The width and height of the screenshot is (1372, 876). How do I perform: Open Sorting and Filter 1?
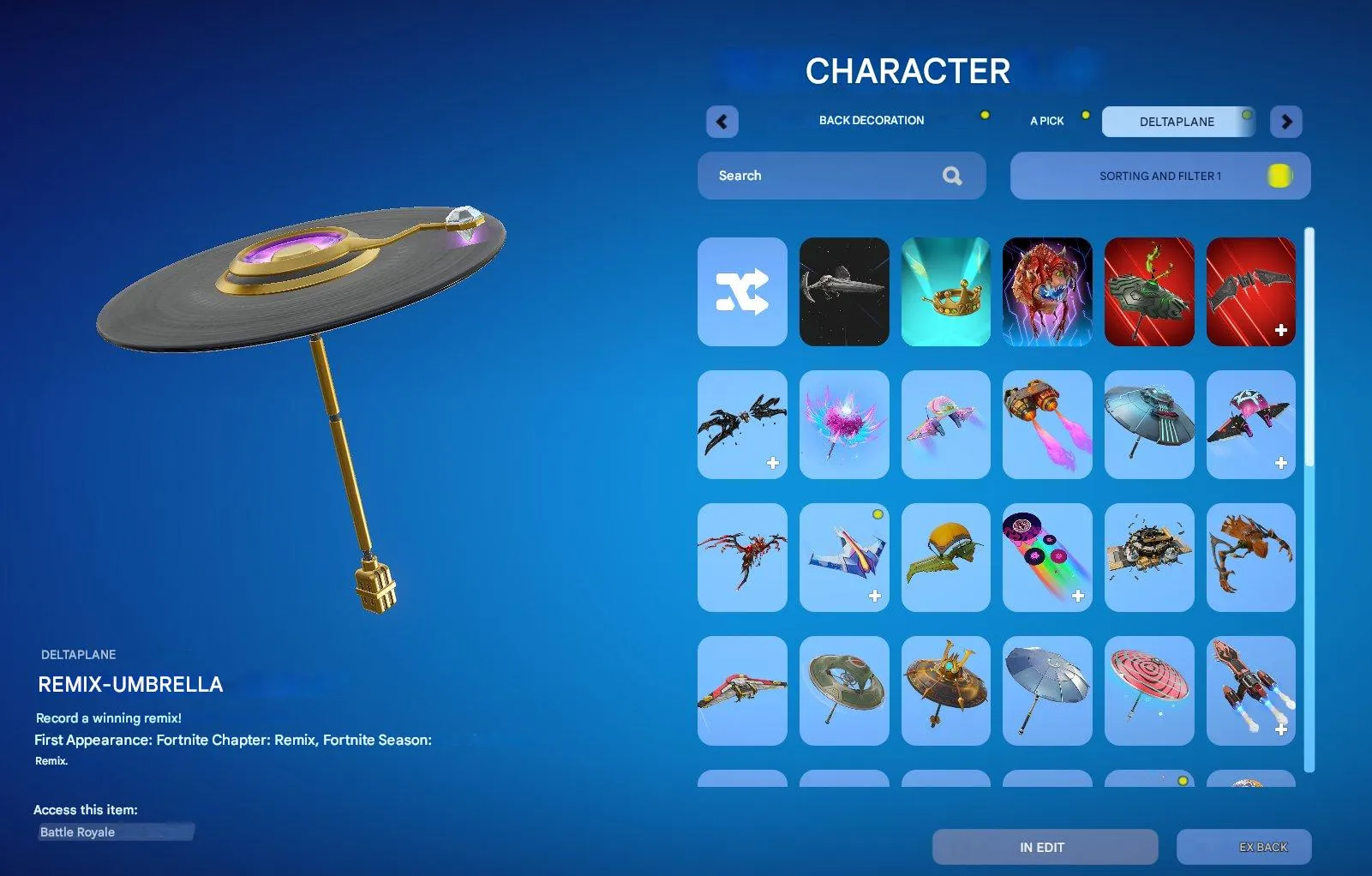pyautogui.click(x=1159, y=176)
